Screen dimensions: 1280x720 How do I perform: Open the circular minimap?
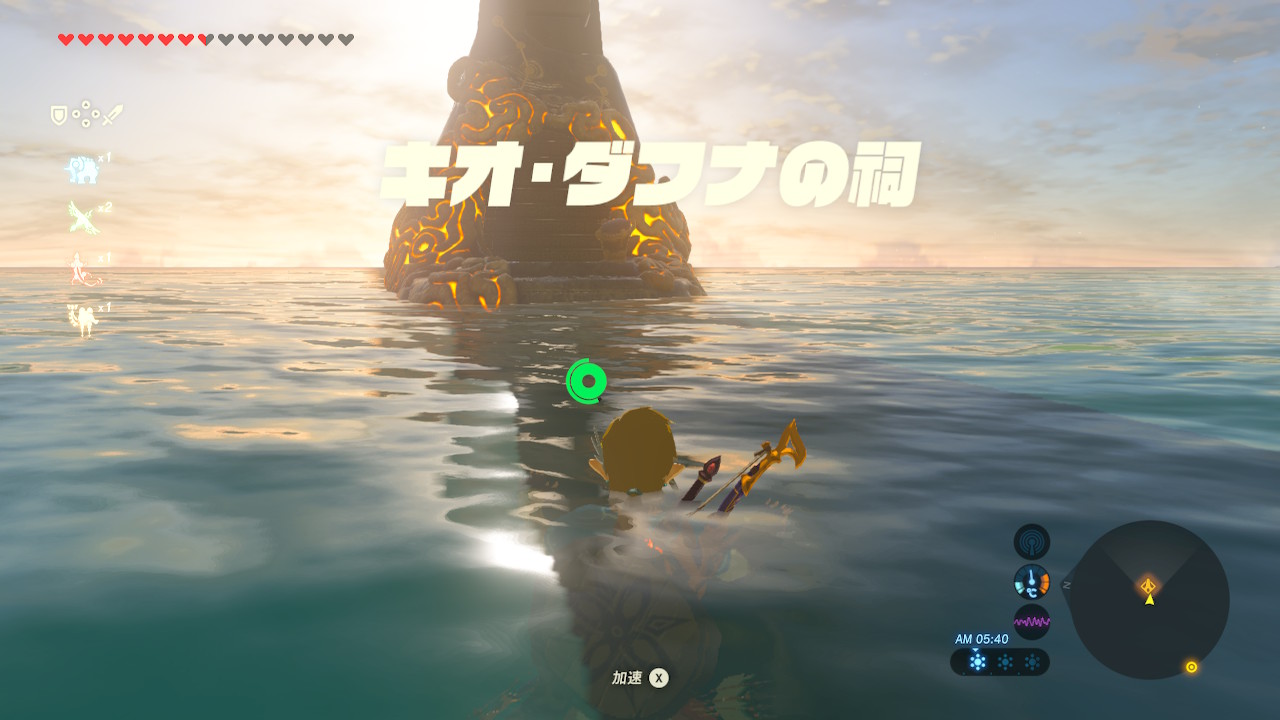[x=1149, y=599]
